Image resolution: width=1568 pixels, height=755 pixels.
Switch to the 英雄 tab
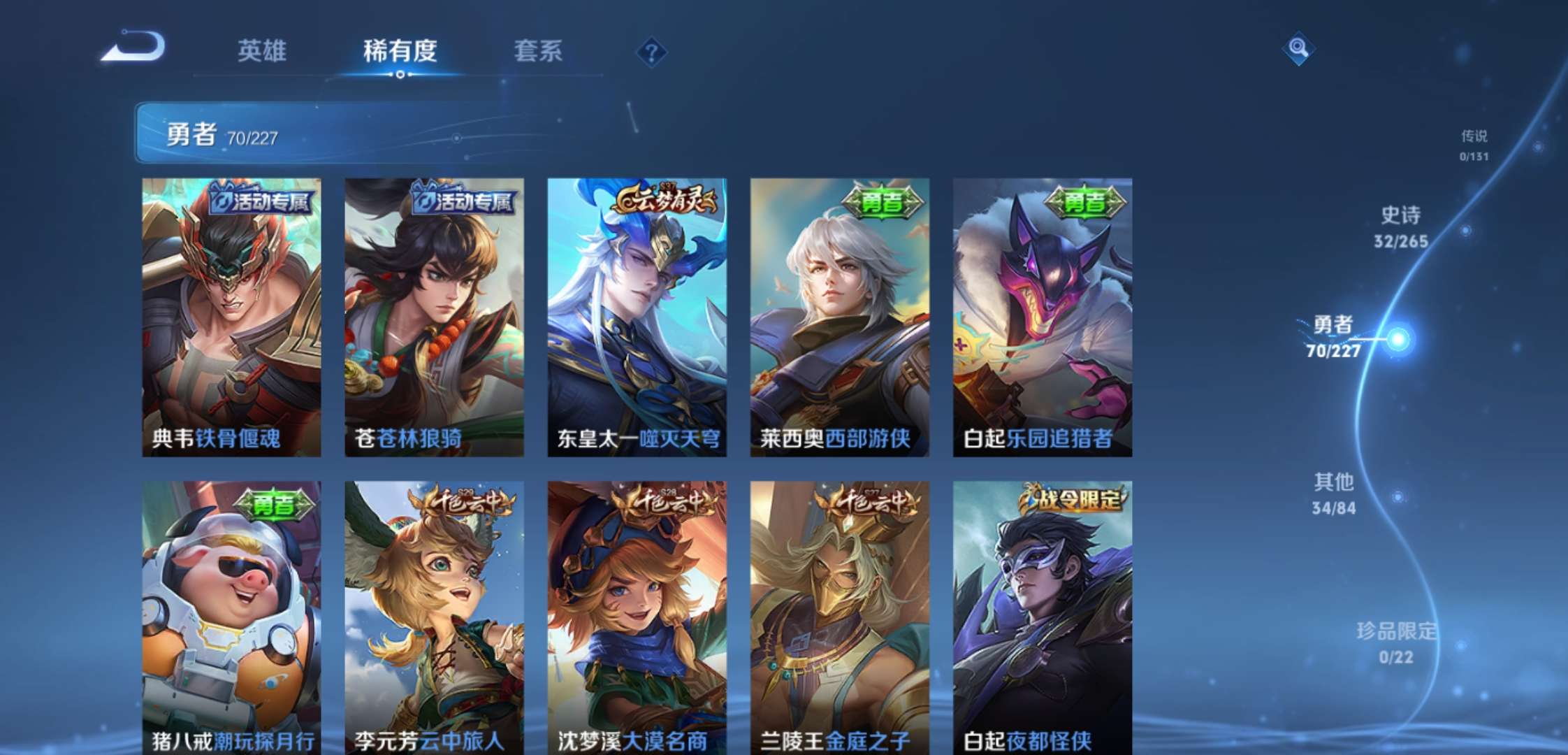pos(262,51)
